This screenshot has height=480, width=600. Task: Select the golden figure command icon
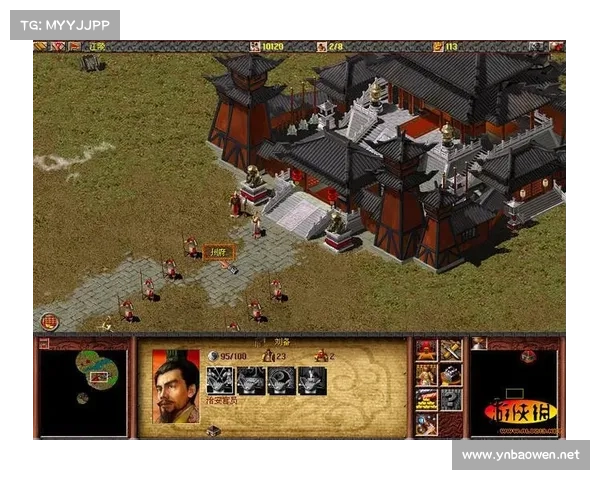click(427, 375)
